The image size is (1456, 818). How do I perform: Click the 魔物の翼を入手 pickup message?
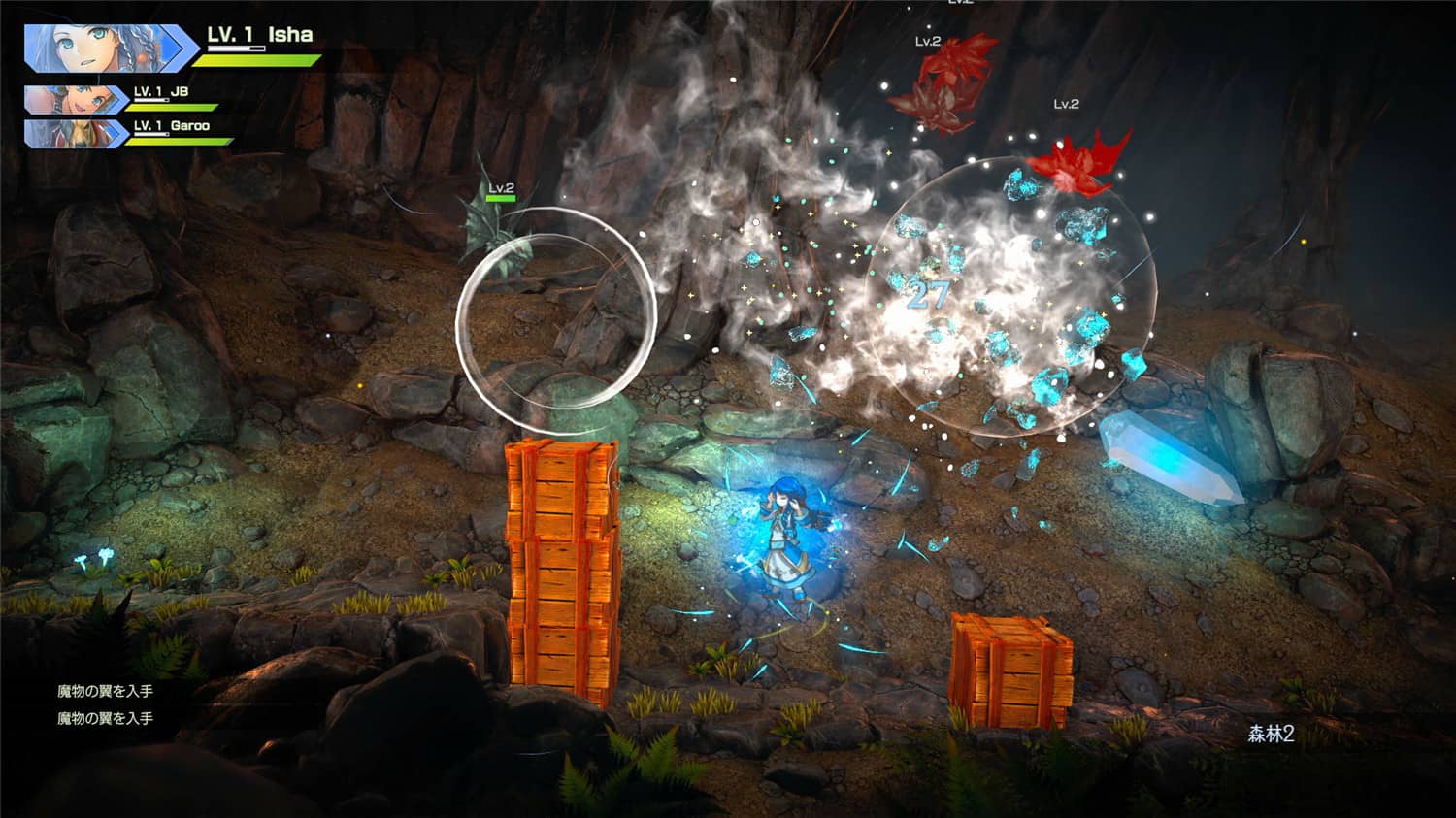(107, 689)
